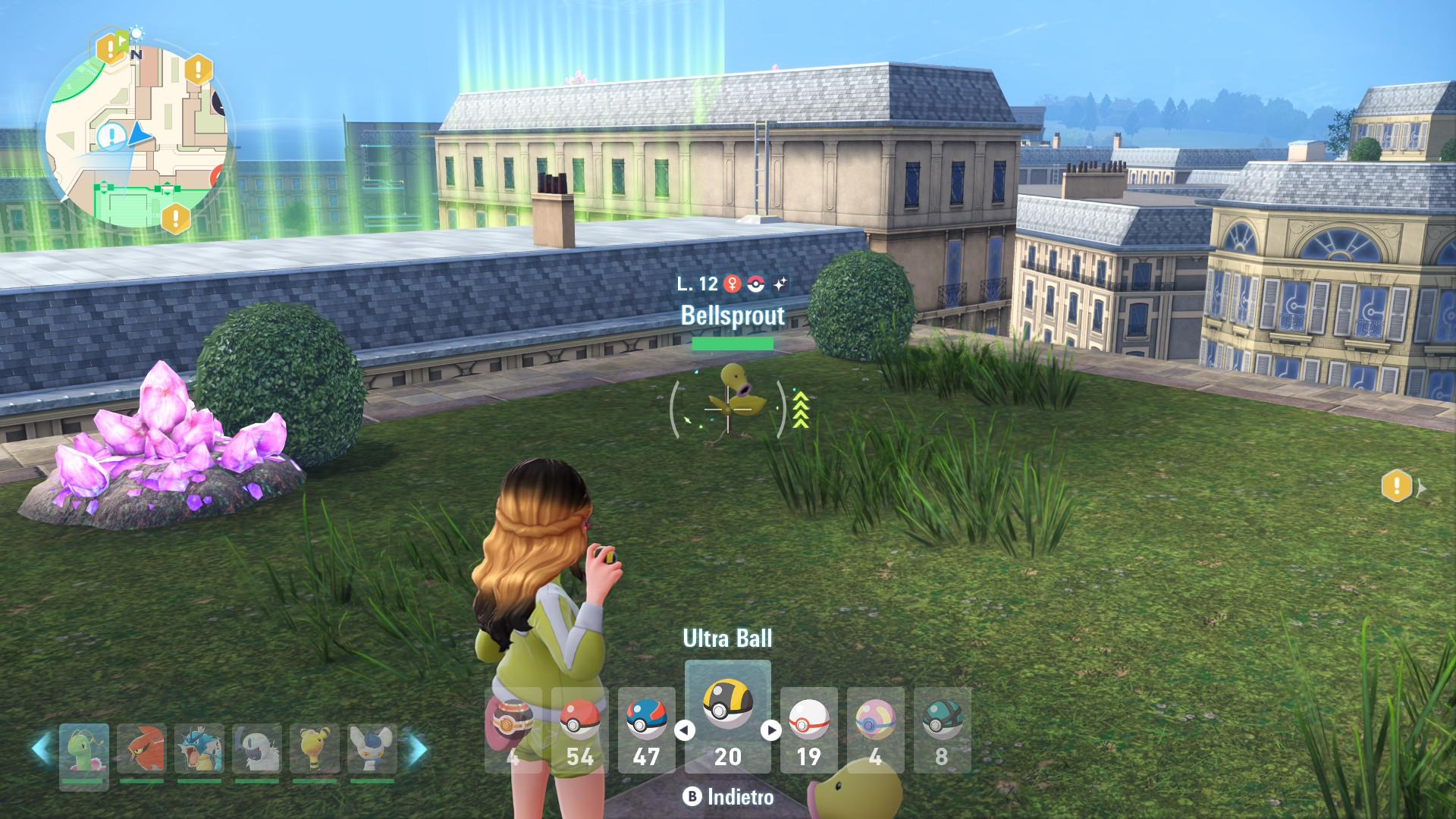This screenshot has height=819, width=1456.
Task: Switch to Talonflame in the party
Action: point(141,751)
